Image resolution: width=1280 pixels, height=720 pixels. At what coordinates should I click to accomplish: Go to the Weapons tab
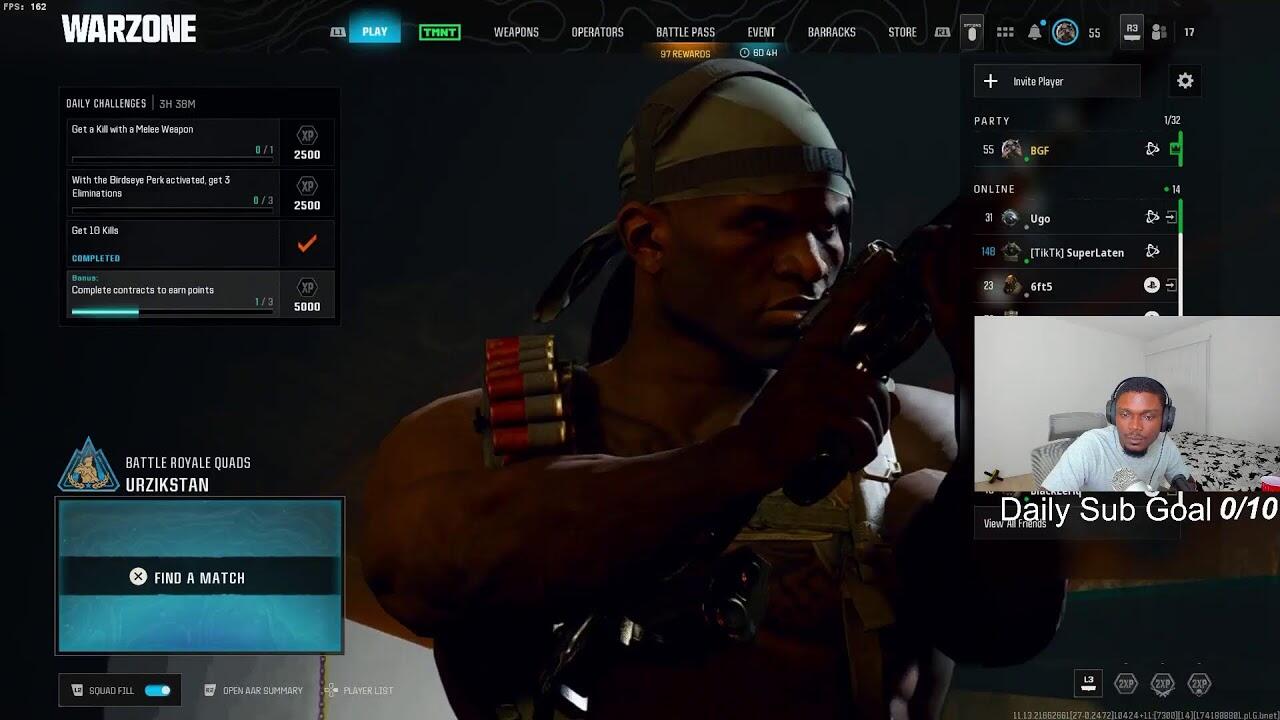(x=516, y=32)
